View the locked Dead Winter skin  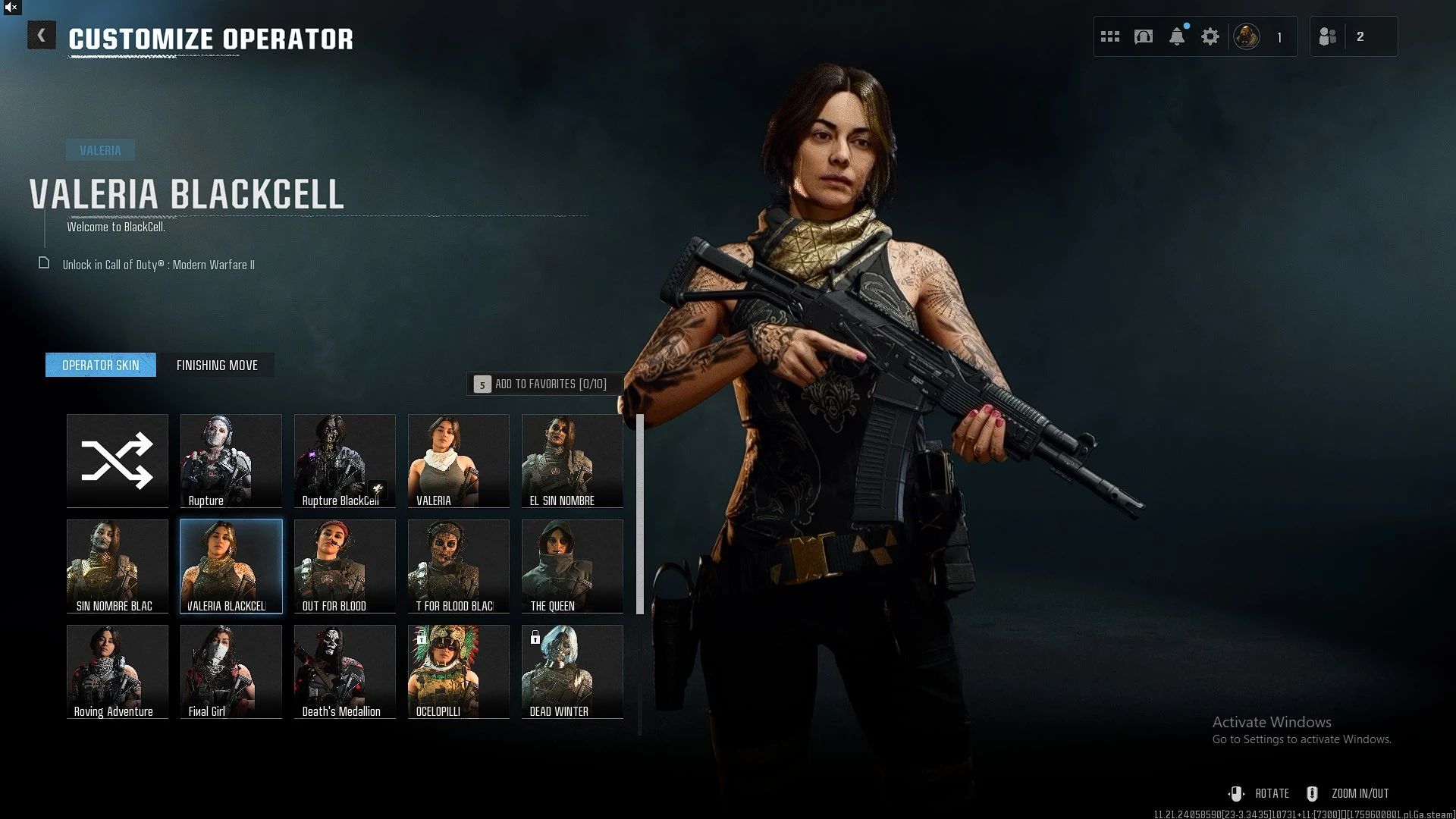coord(573,671)
